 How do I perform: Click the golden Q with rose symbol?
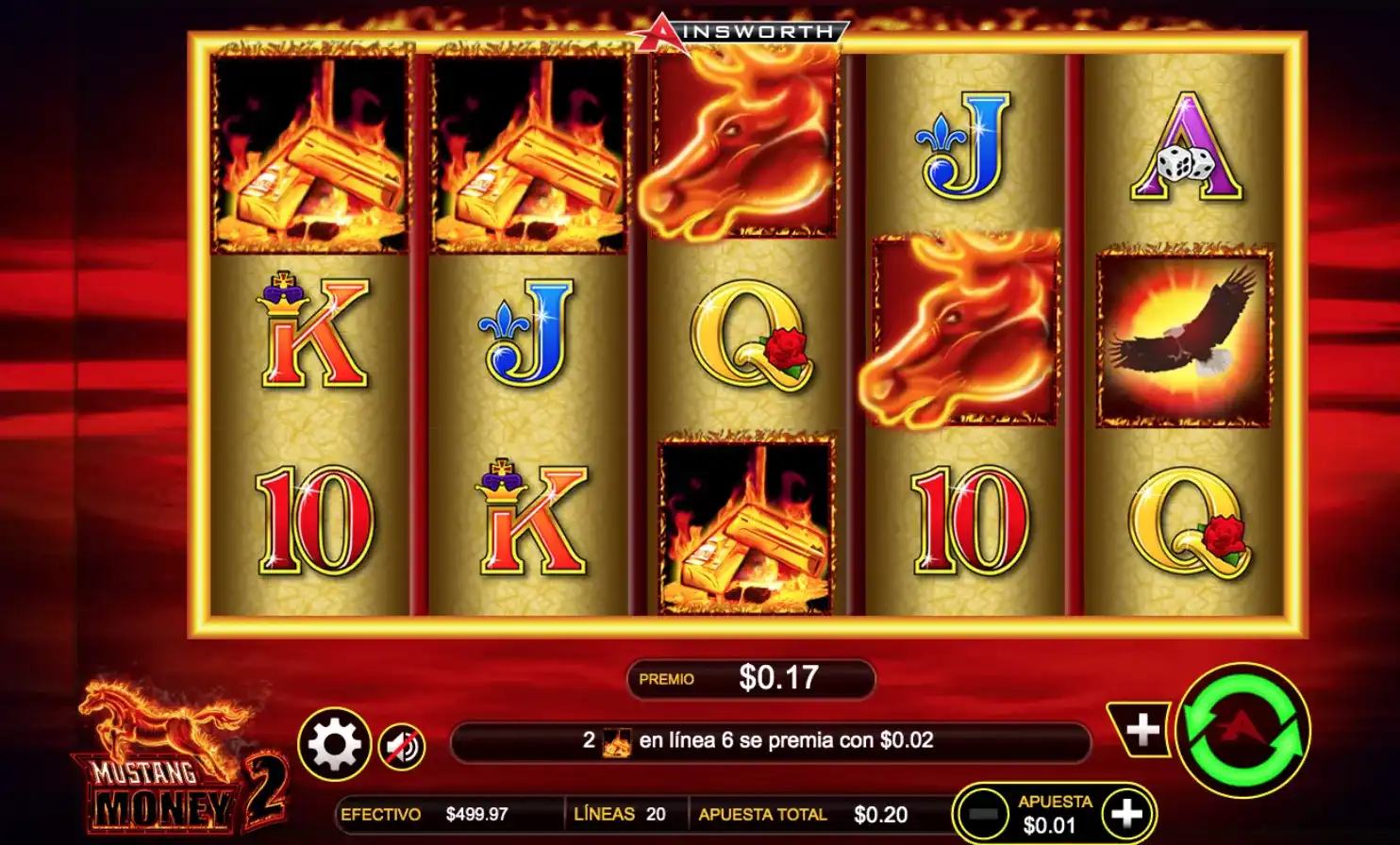point(750,340)
